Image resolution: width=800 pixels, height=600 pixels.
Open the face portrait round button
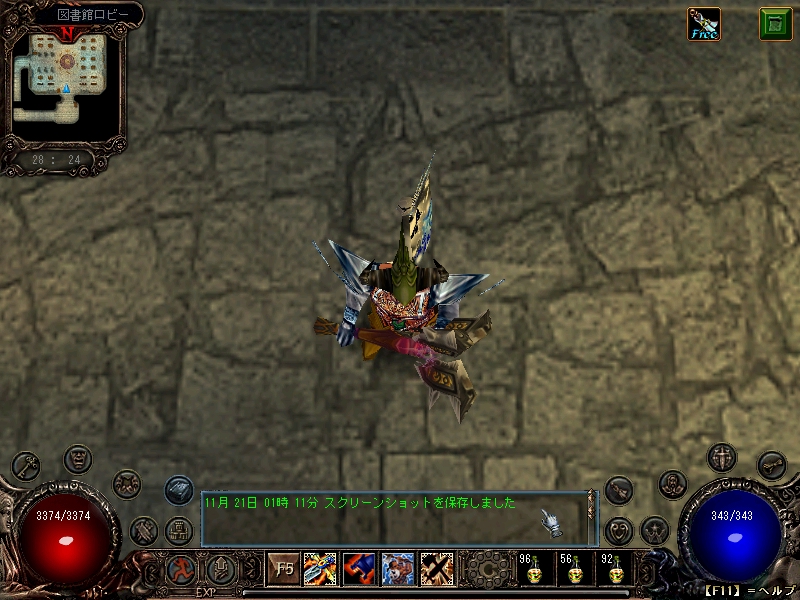click(x=77, y=459)
